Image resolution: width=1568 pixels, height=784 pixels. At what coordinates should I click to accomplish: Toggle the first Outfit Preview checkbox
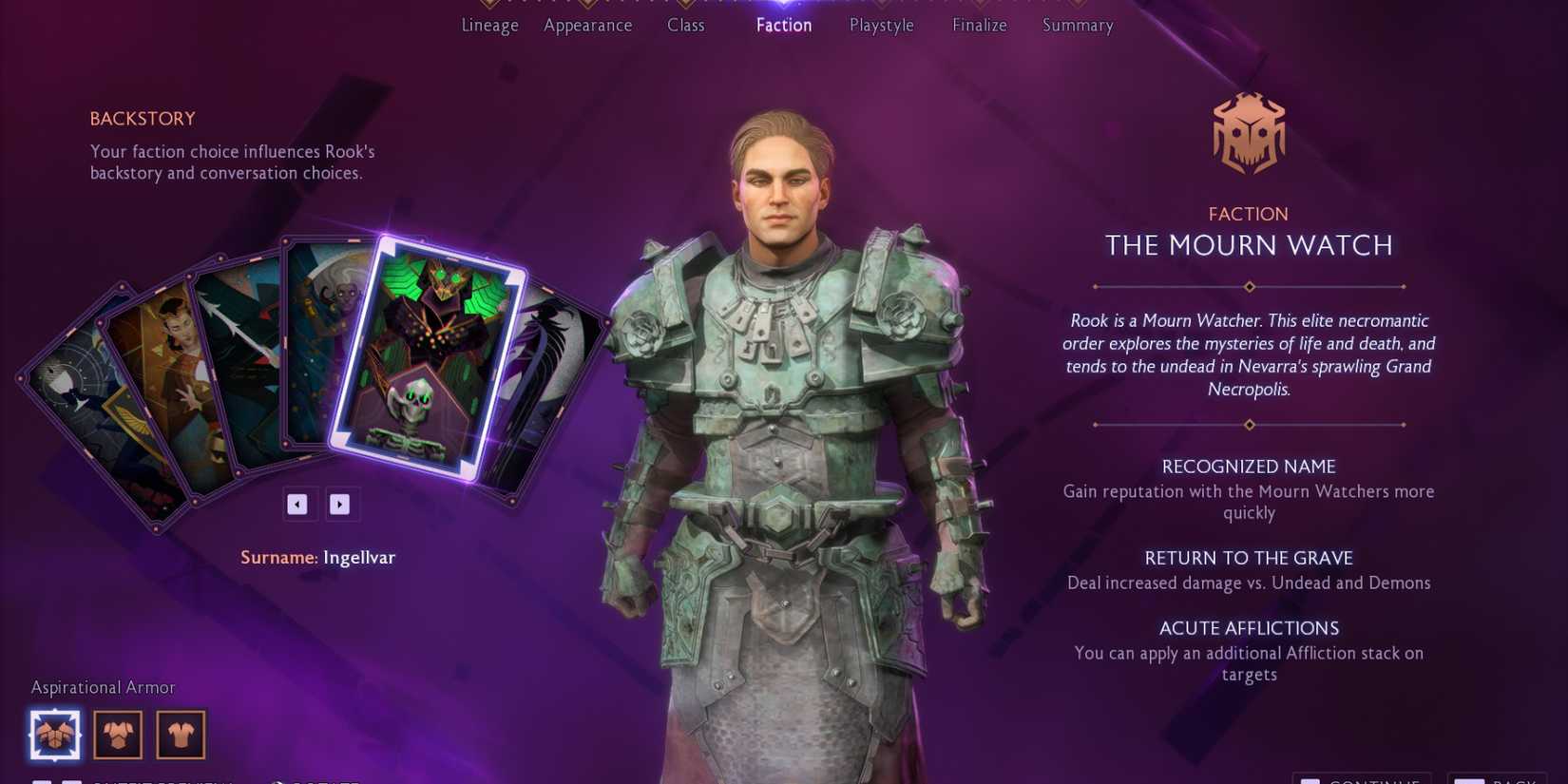[x=44, y=781]
